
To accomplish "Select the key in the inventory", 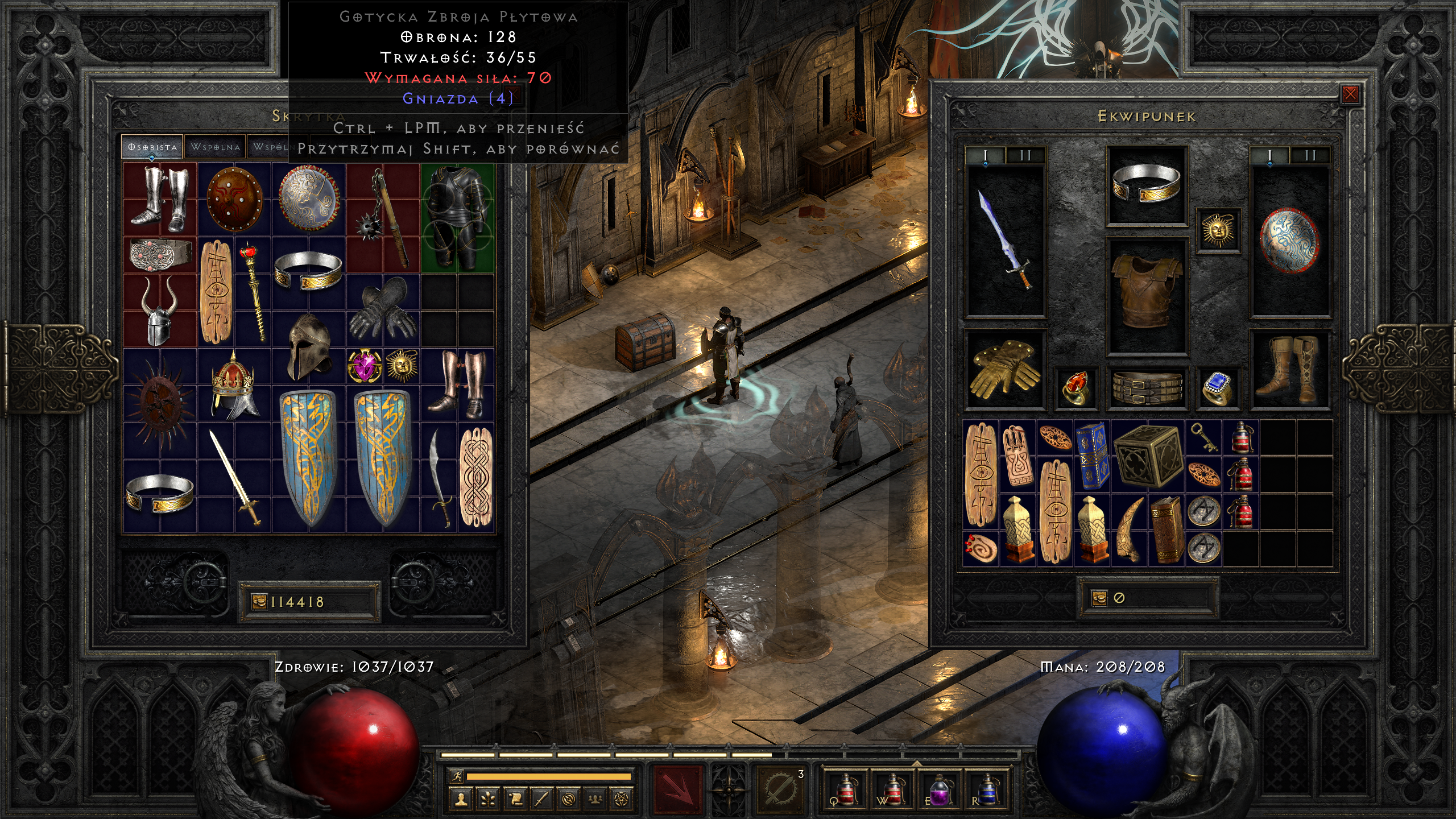I will 1202,437.
